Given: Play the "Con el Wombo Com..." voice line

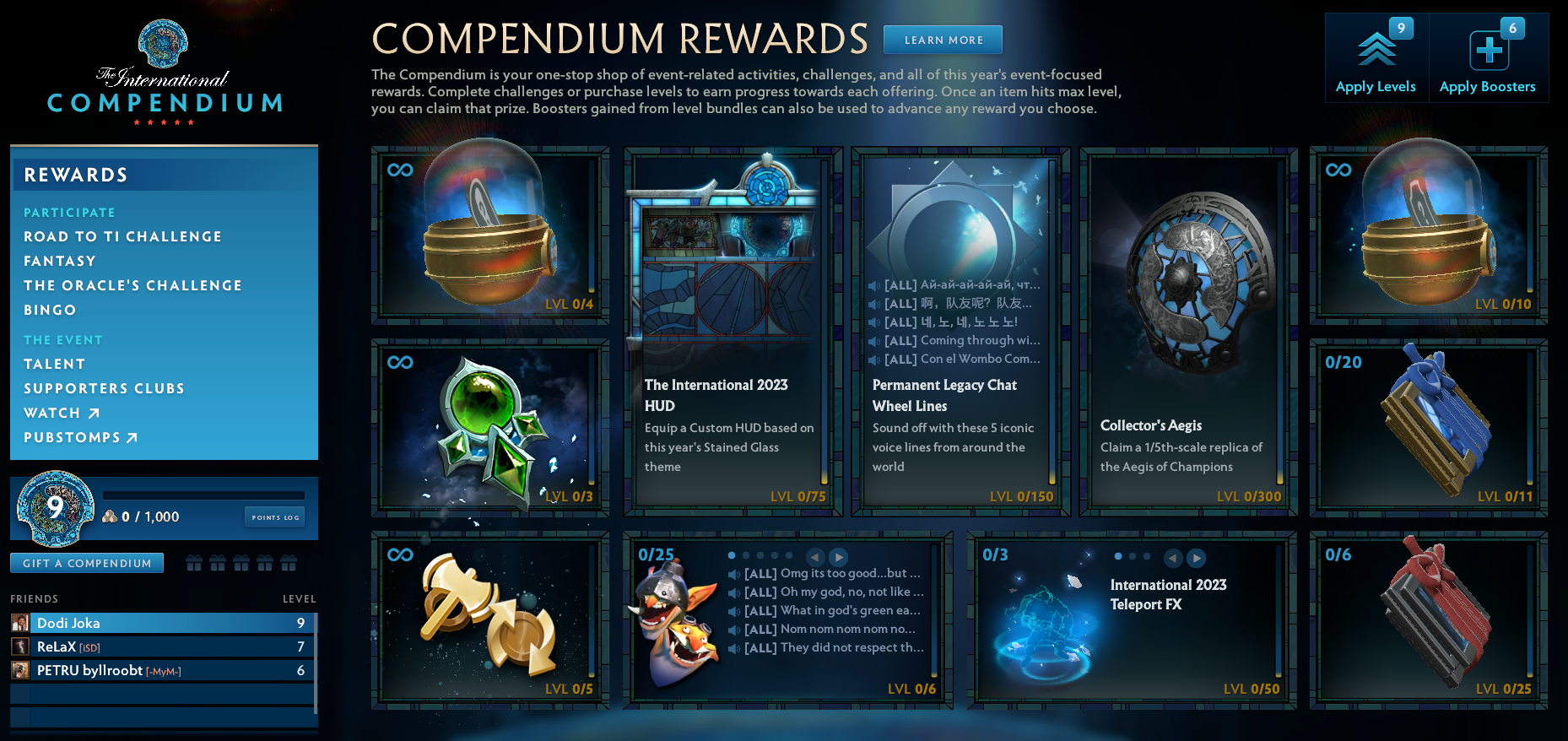Looking at the screenshot, I should [x=875, y=359].
